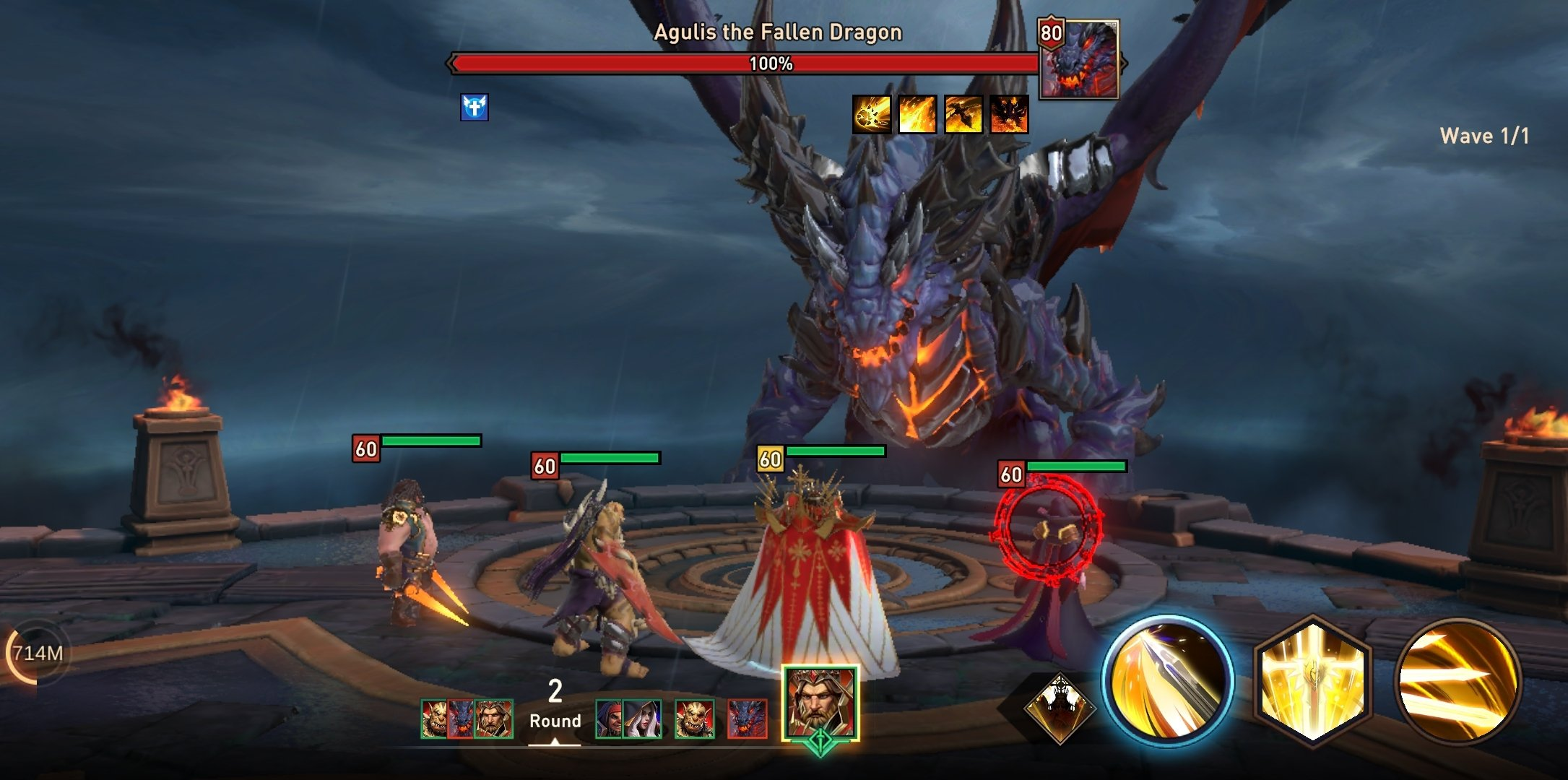Click the dark dragon maw buff icon

pyautogui.click(x=1010, y=114)
